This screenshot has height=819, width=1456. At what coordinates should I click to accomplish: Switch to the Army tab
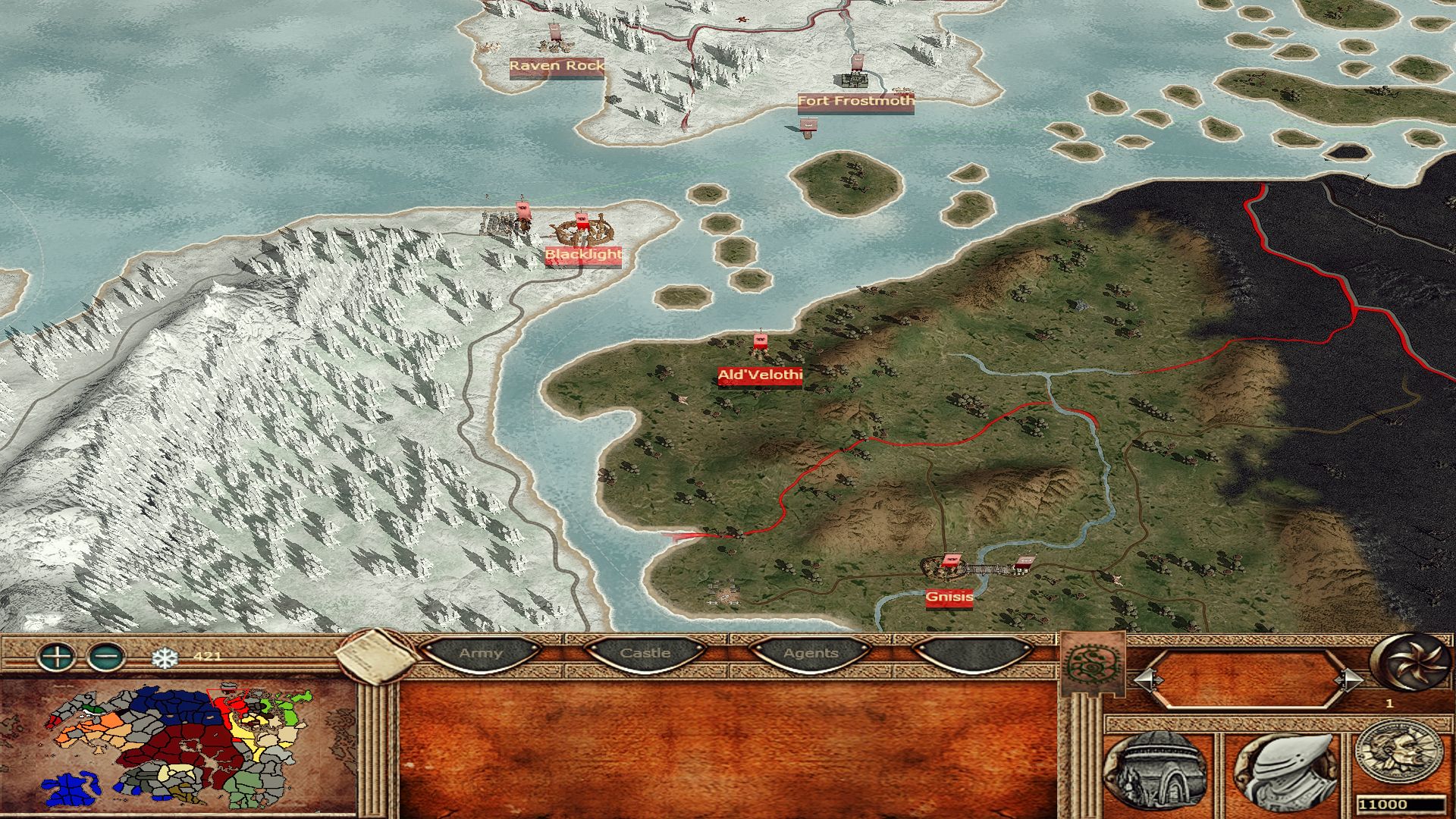(481, 653)
